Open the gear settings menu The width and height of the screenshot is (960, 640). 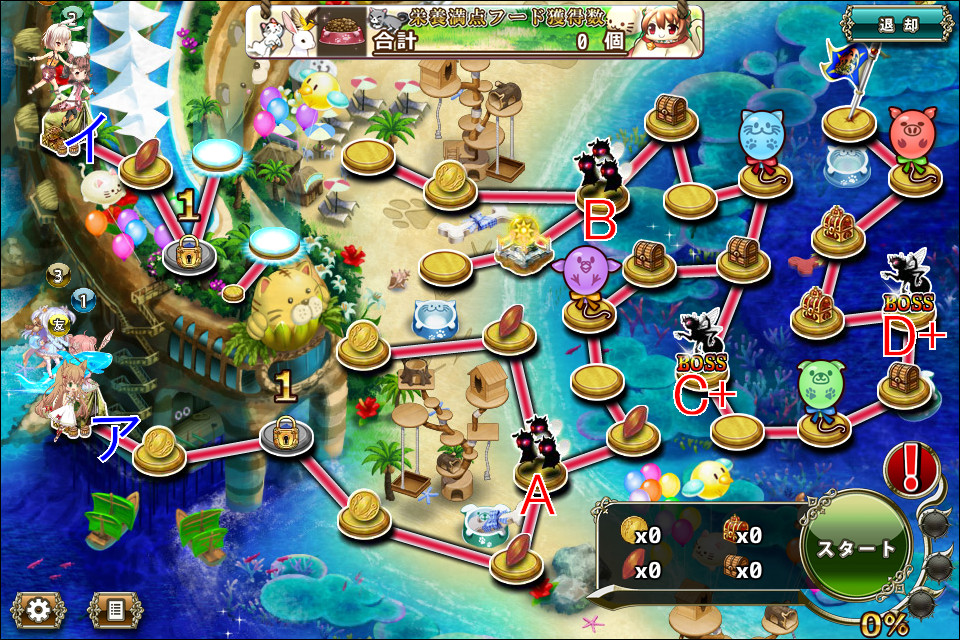39,608
